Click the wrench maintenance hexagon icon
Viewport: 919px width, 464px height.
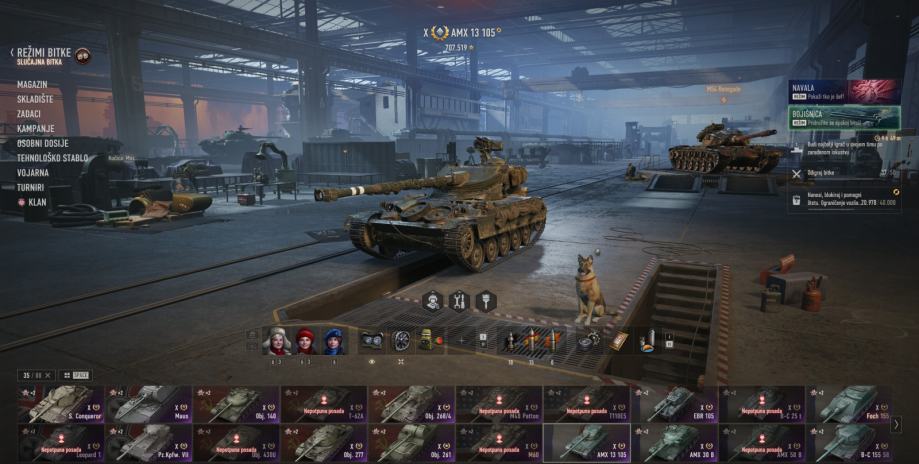(x=459, y=300)
